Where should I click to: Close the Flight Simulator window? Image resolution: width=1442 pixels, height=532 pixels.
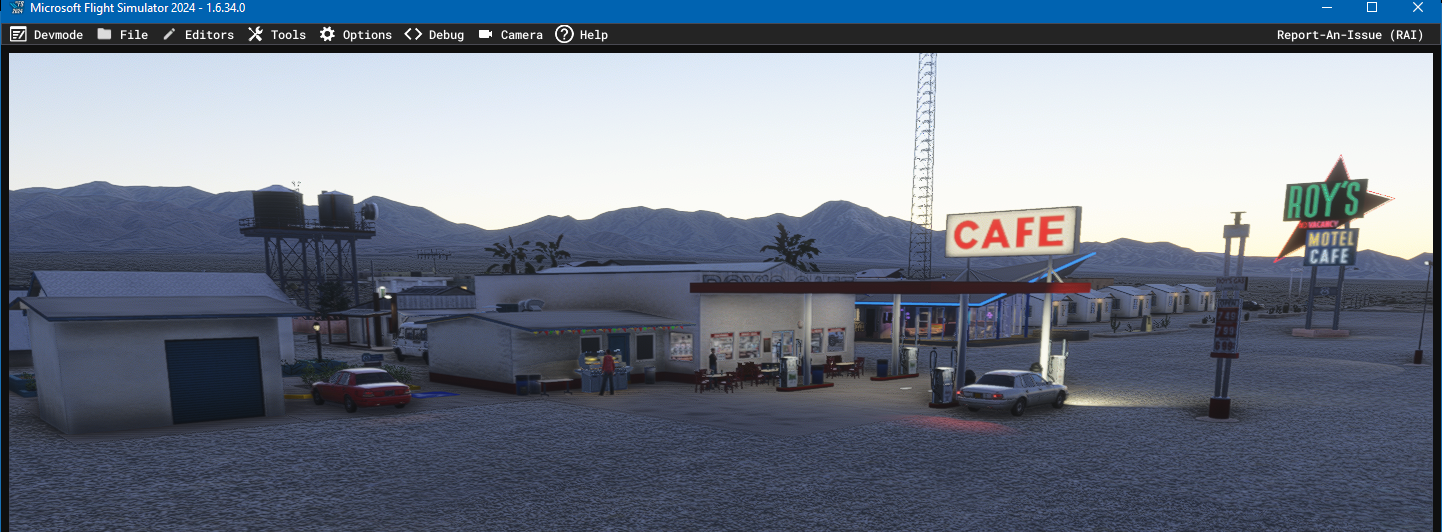point(1418,8)
